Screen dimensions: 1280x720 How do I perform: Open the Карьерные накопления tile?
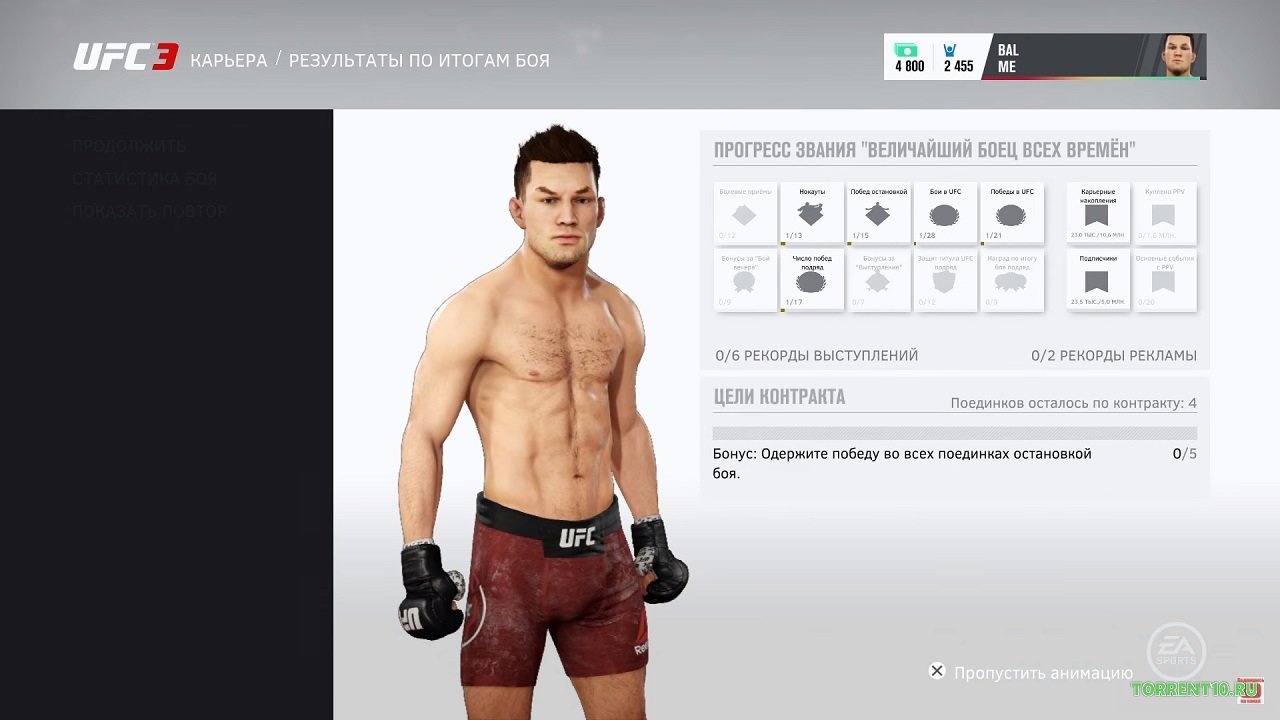coord(1097,214)
